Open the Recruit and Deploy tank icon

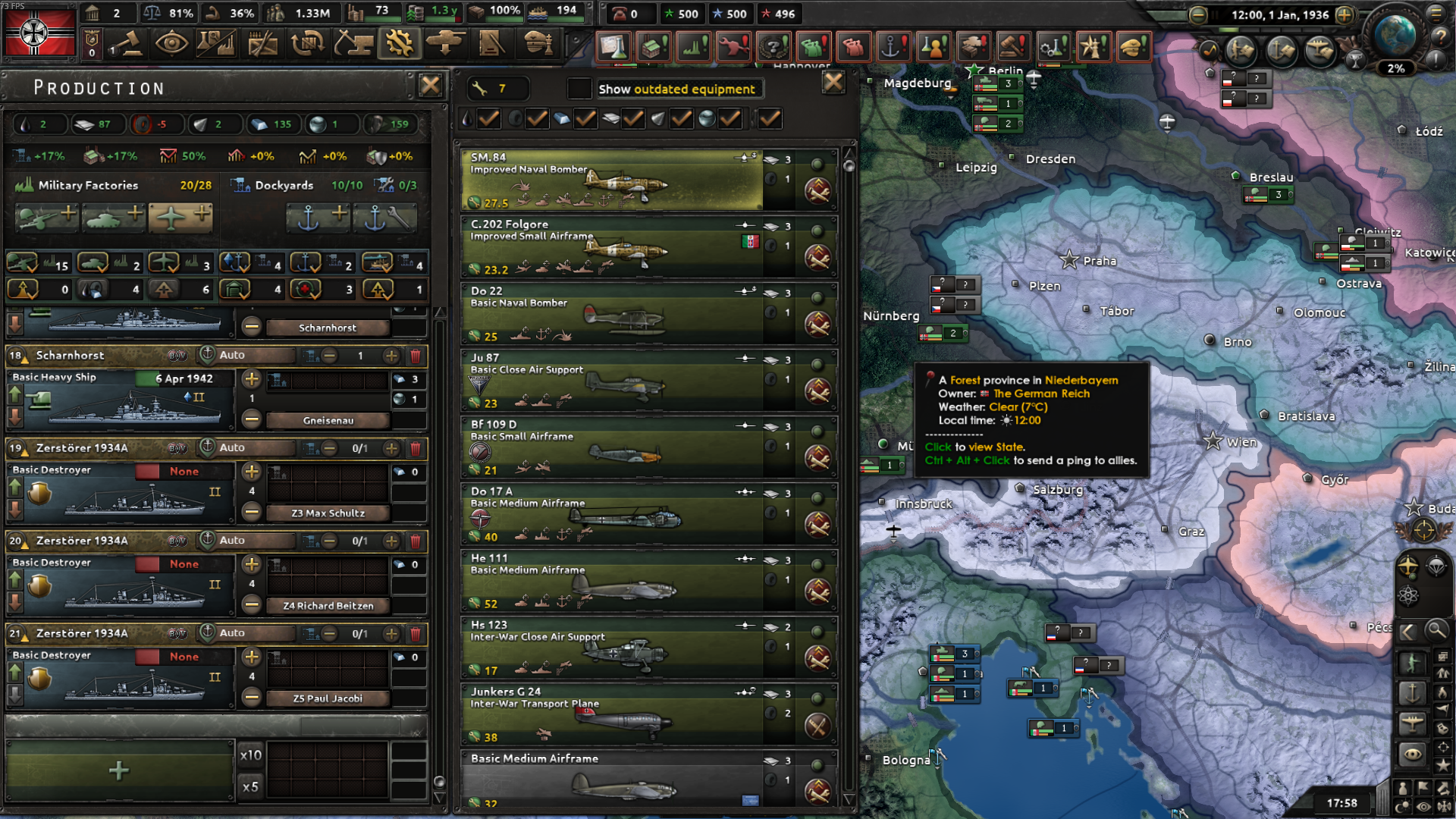[445, 44]
